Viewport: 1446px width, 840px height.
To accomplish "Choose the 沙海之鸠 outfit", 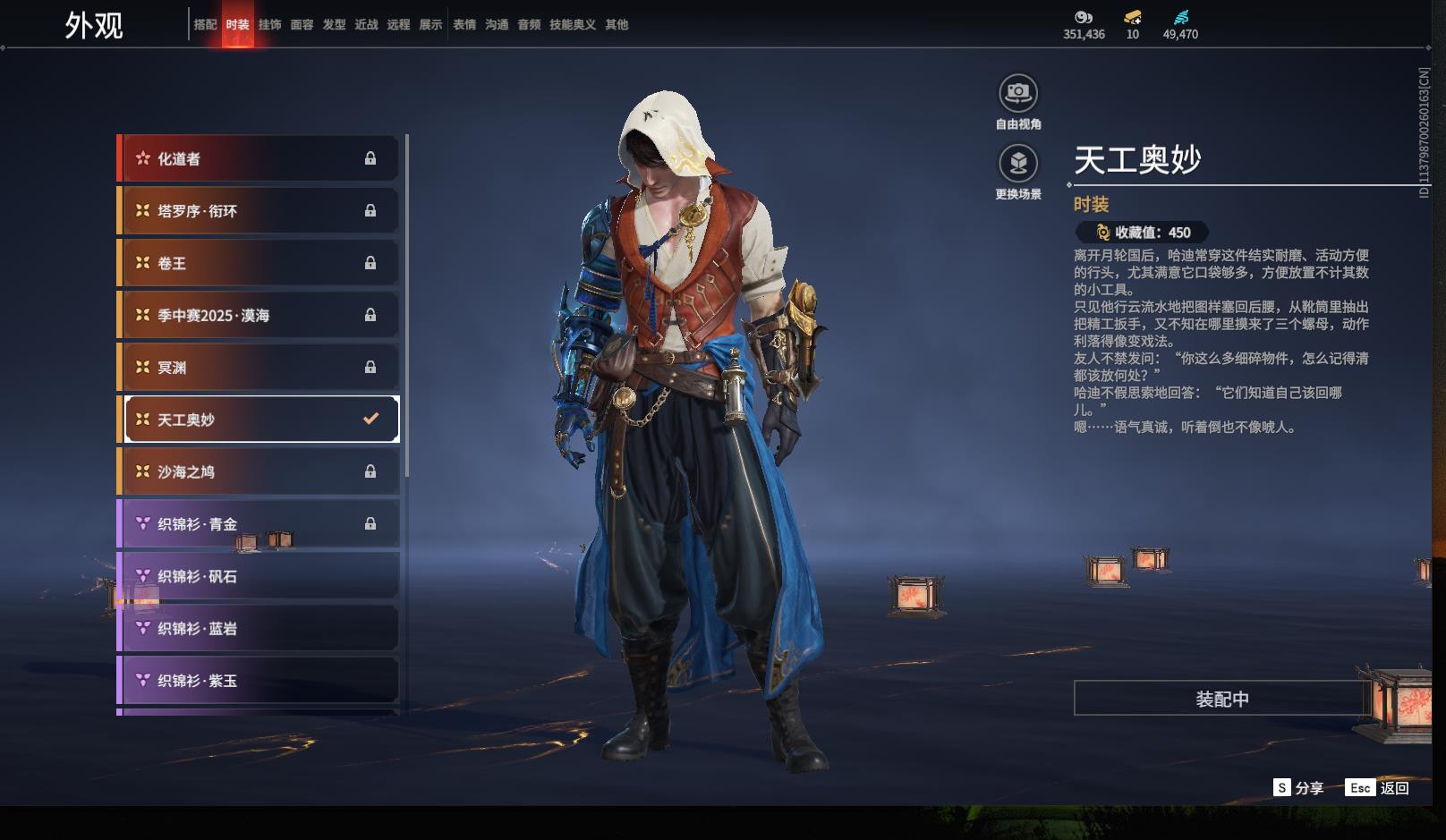I will coord(259,471).
